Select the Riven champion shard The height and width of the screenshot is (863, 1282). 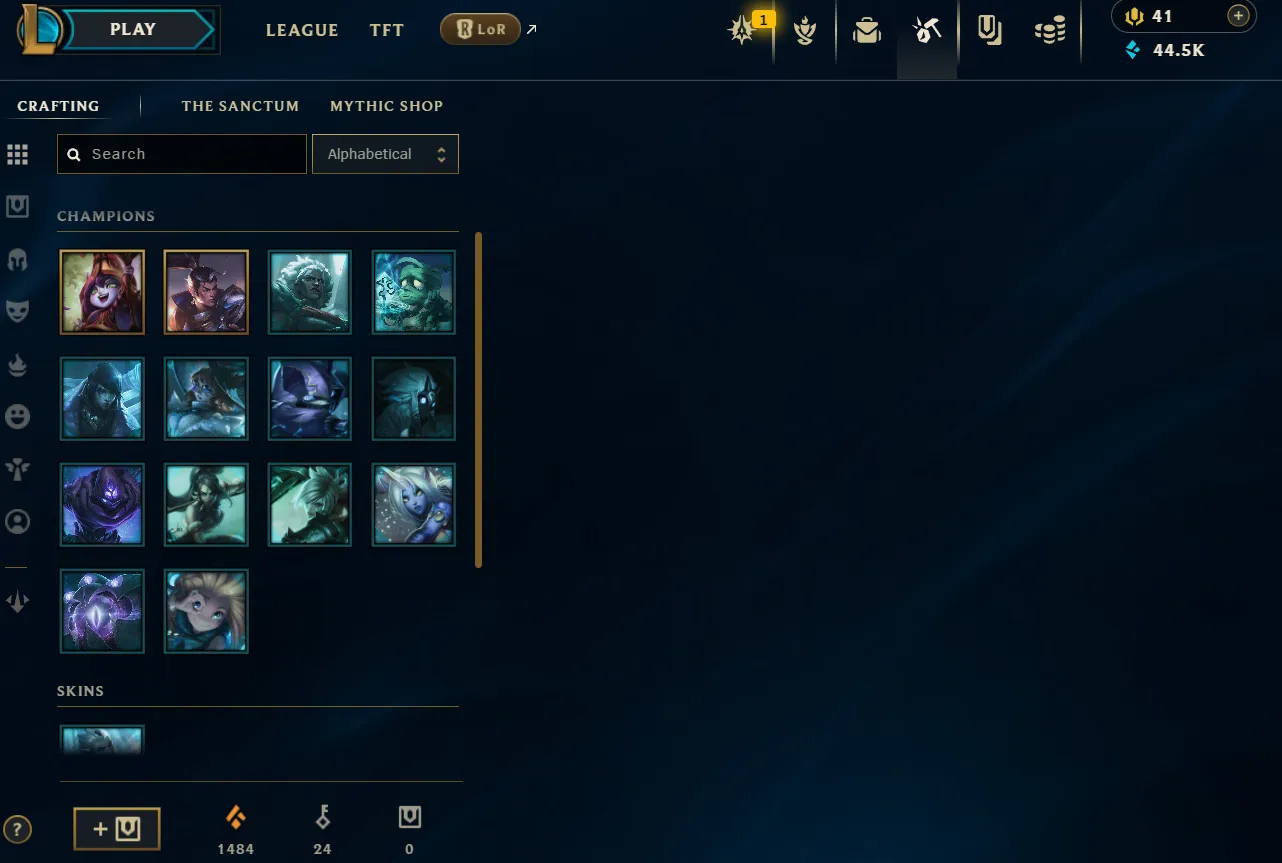click(310, 504)
